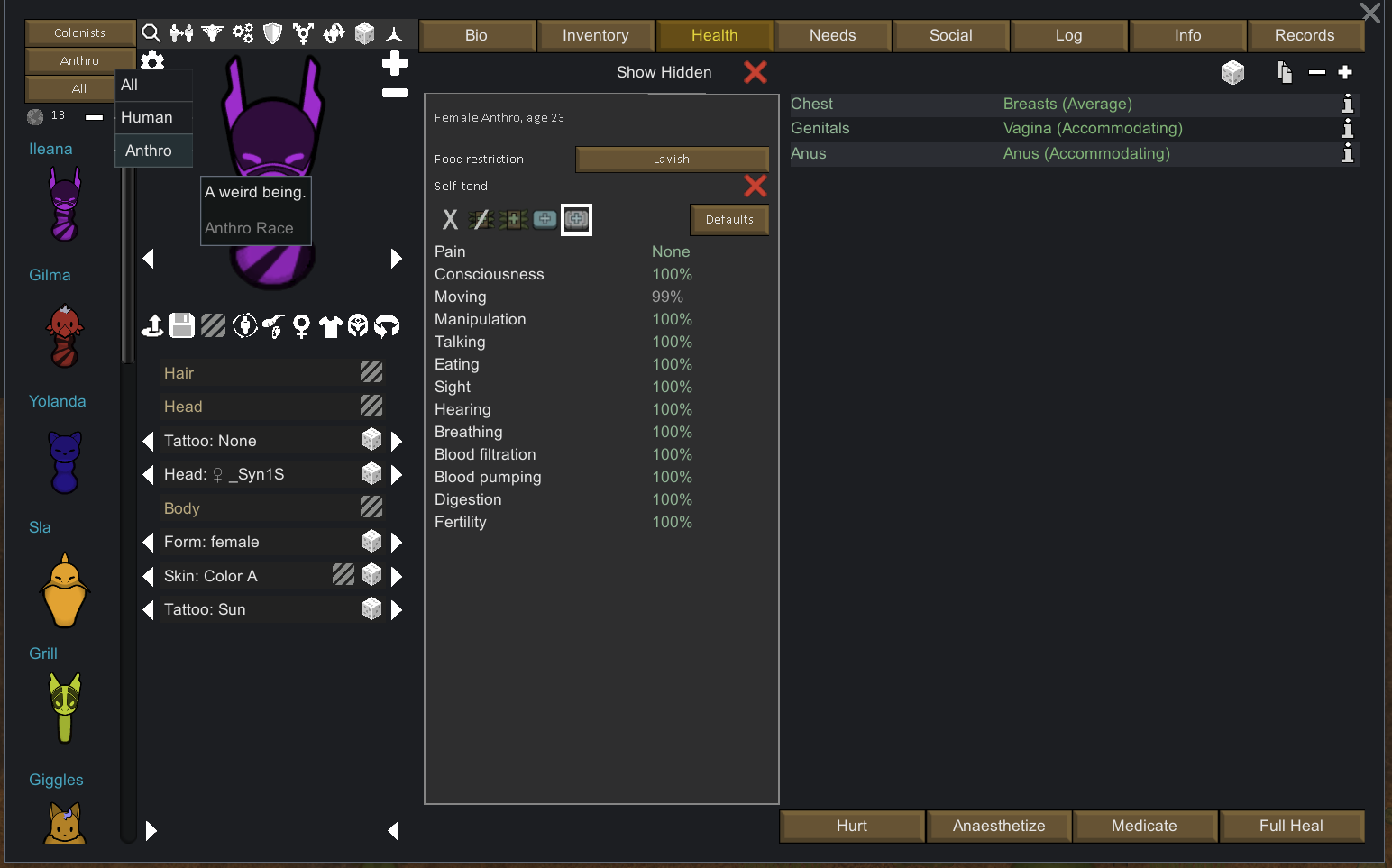The height and width of the screenshot is (868, 1392).
Task: Select glitterworld medicine for medical care
Action: tap(576, 219)
